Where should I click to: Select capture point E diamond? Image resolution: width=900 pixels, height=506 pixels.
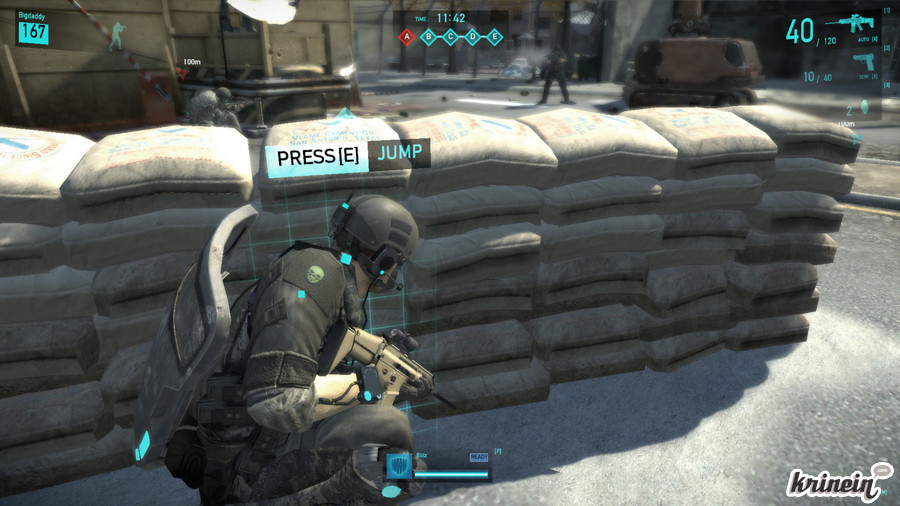click(x=495, y=38)
